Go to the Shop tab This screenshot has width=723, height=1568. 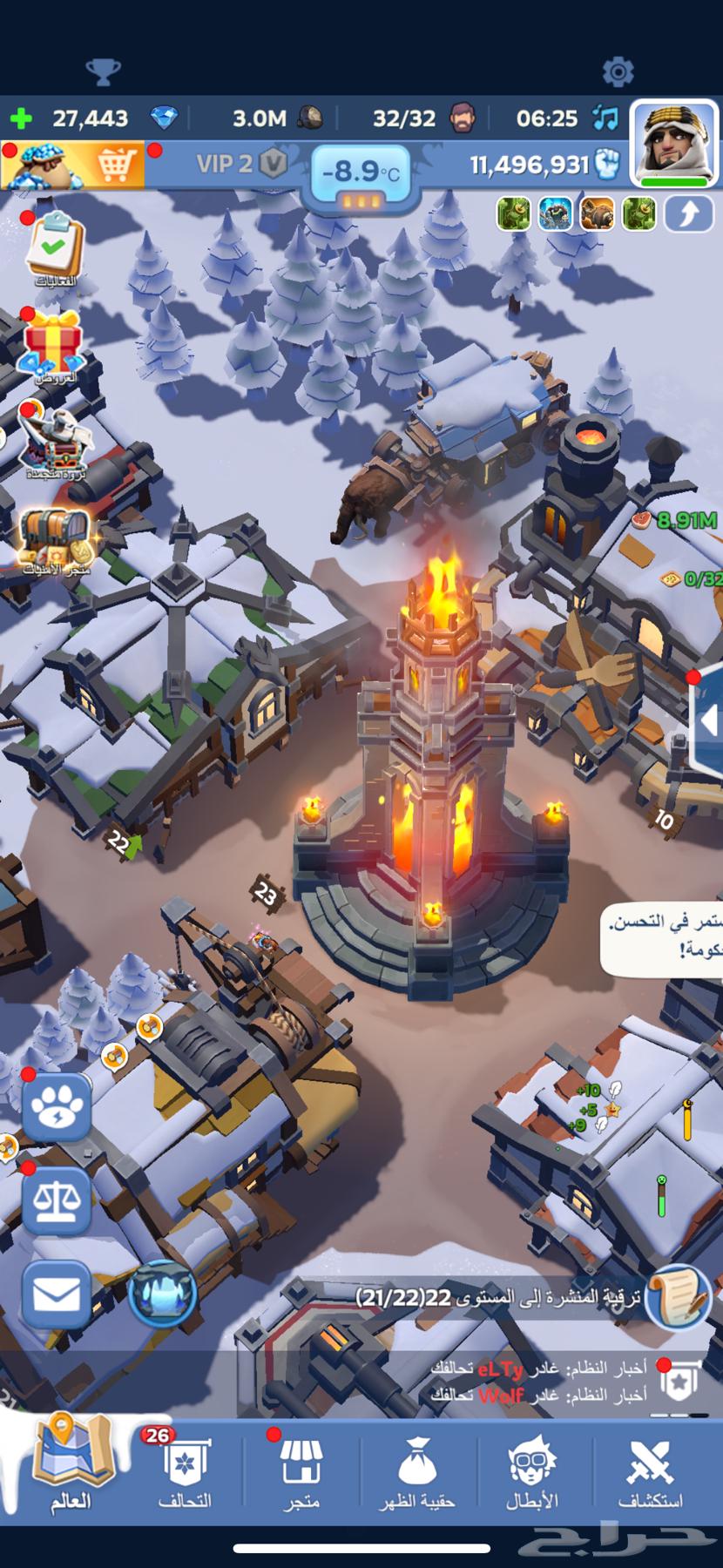(x=301, y=1470)
